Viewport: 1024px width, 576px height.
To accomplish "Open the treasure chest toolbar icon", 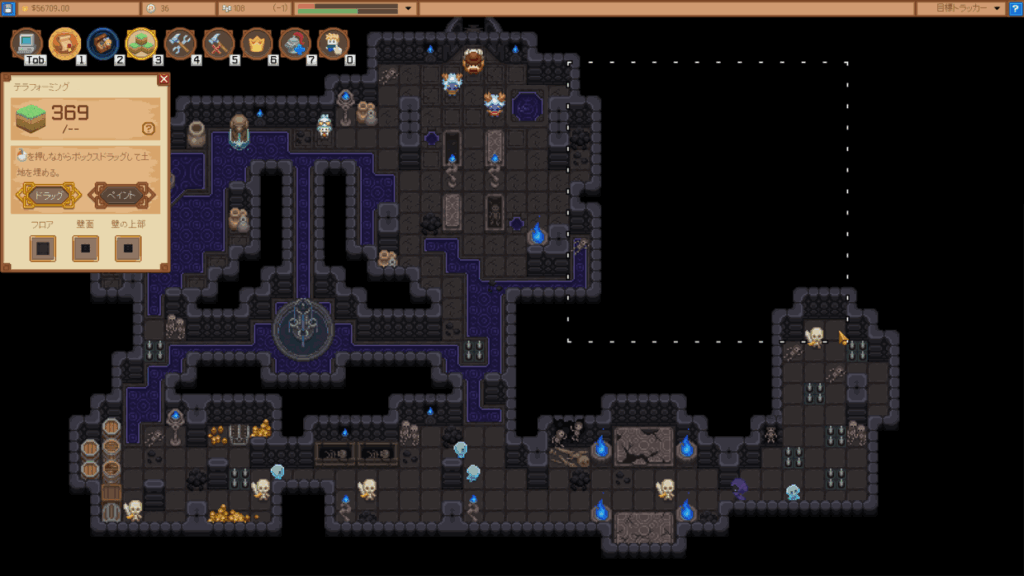I will pyautogui.click(x=103, y=43).
